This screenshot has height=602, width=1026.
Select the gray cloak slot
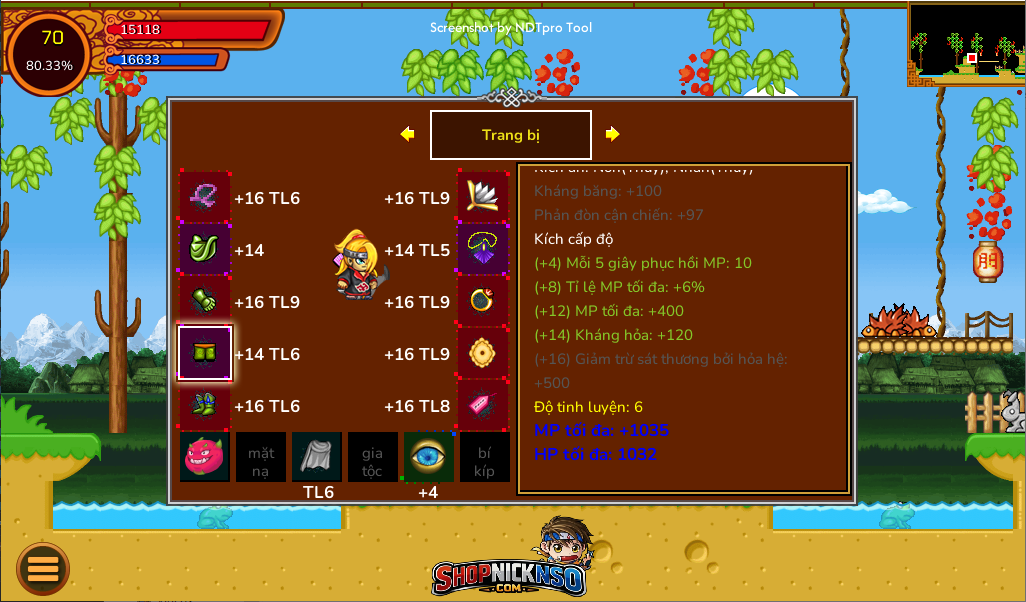(317, 457)
